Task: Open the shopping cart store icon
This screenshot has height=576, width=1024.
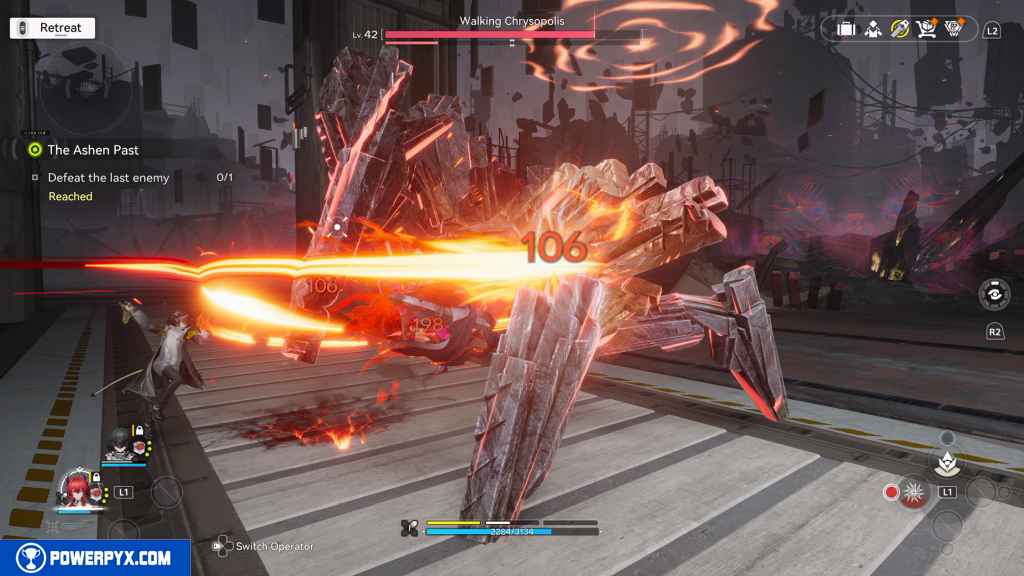Action: click(927, 29)
